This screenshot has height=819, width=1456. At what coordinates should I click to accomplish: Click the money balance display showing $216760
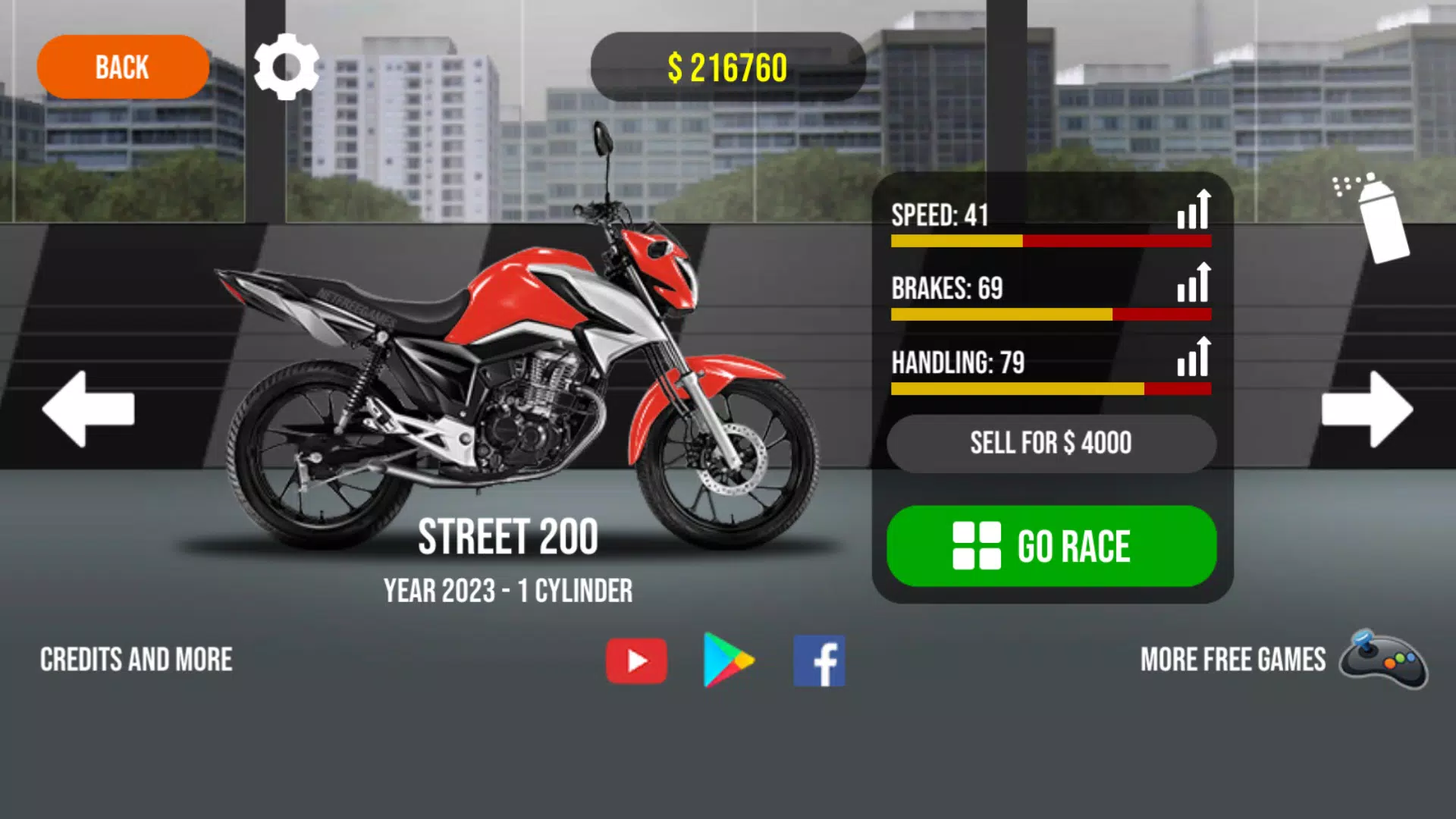click(x=728, y=67)
